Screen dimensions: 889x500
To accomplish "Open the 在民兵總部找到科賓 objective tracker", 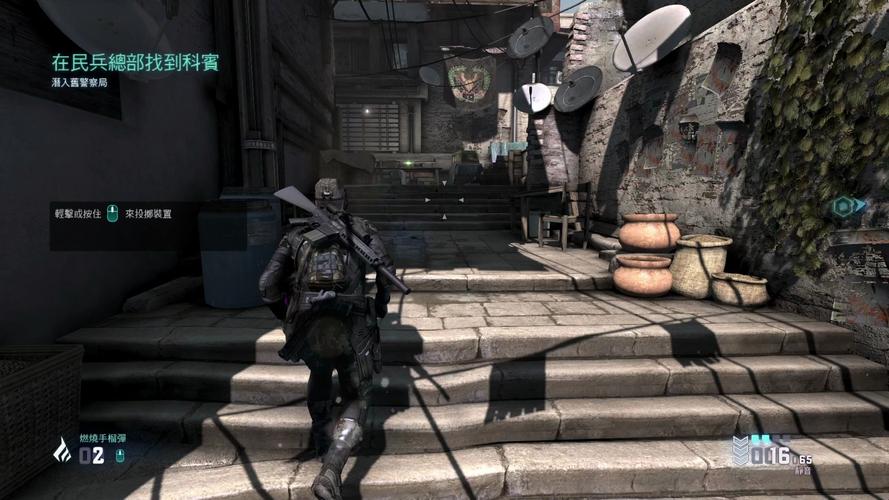I will (x=135, y=63).
